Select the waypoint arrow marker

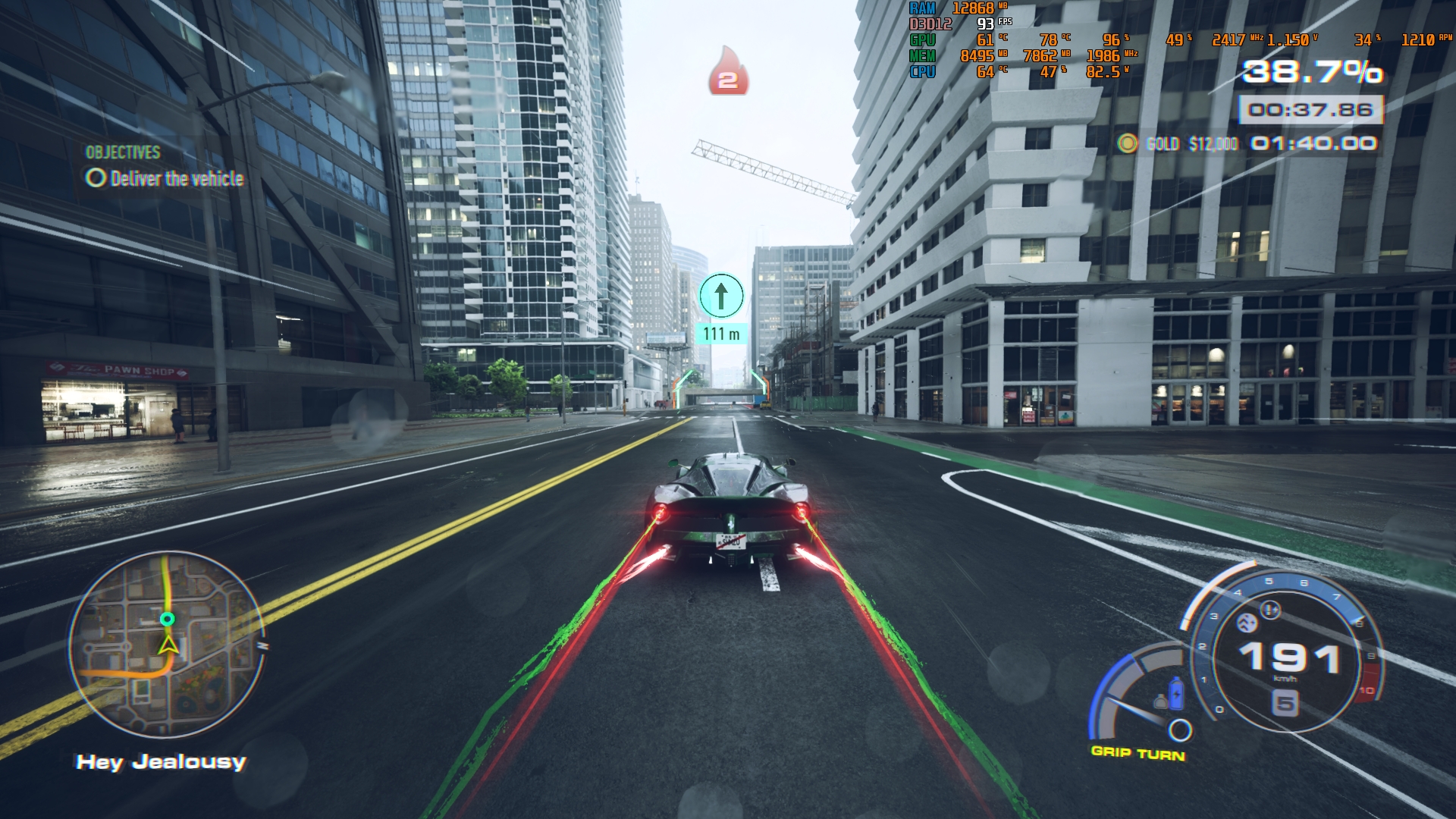click(721, 296)
